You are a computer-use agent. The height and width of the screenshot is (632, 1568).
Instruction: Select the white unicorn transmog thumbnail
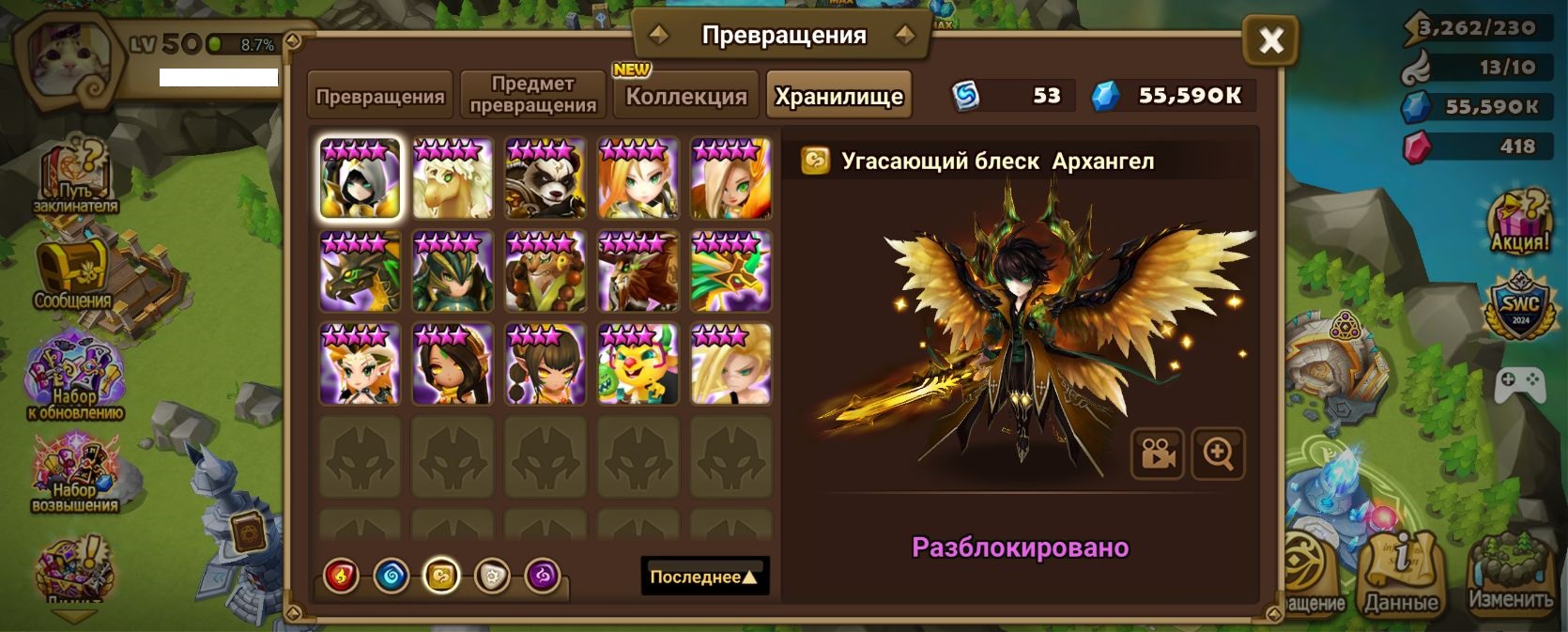453,178
